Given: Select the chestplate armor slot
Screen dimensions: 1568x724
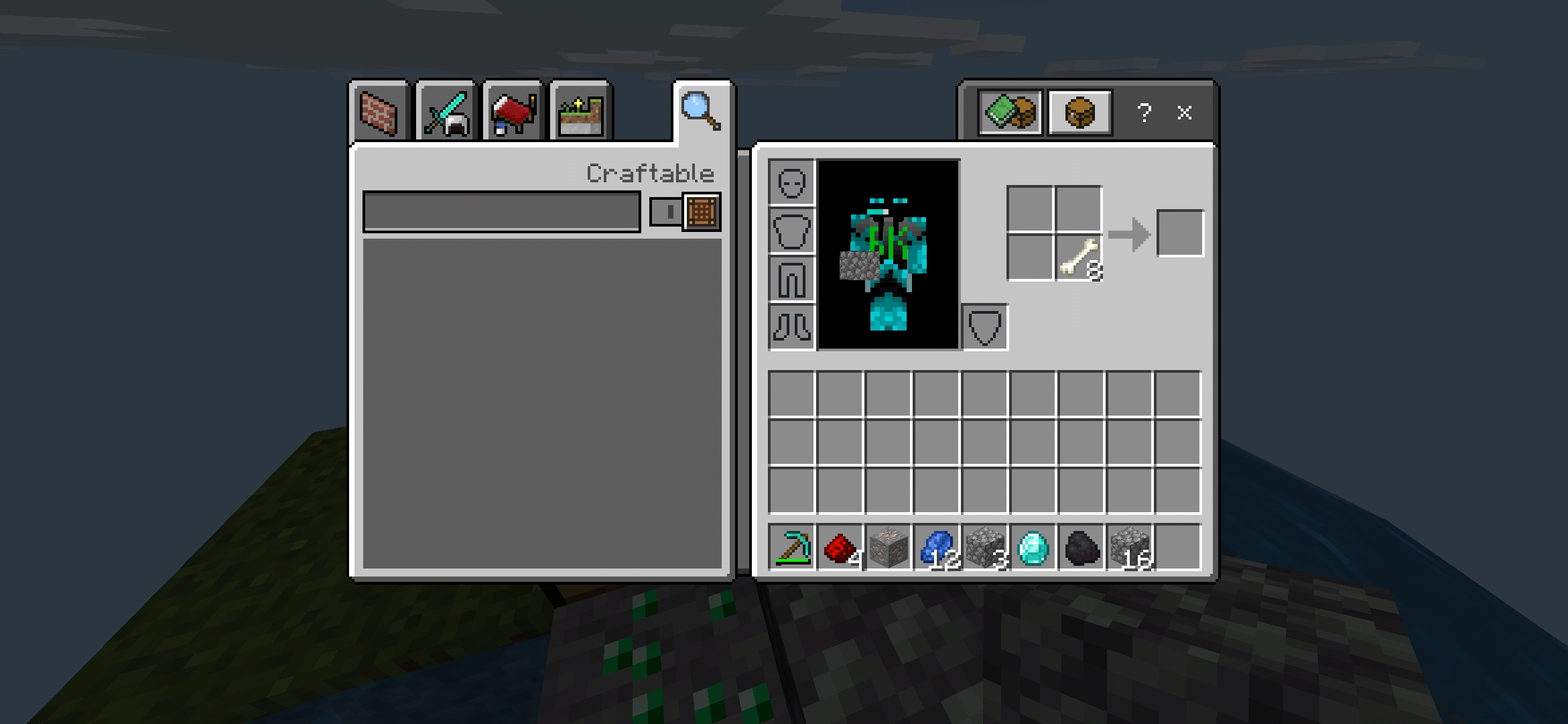Looking at the screenshot, I should pos(792,231).
